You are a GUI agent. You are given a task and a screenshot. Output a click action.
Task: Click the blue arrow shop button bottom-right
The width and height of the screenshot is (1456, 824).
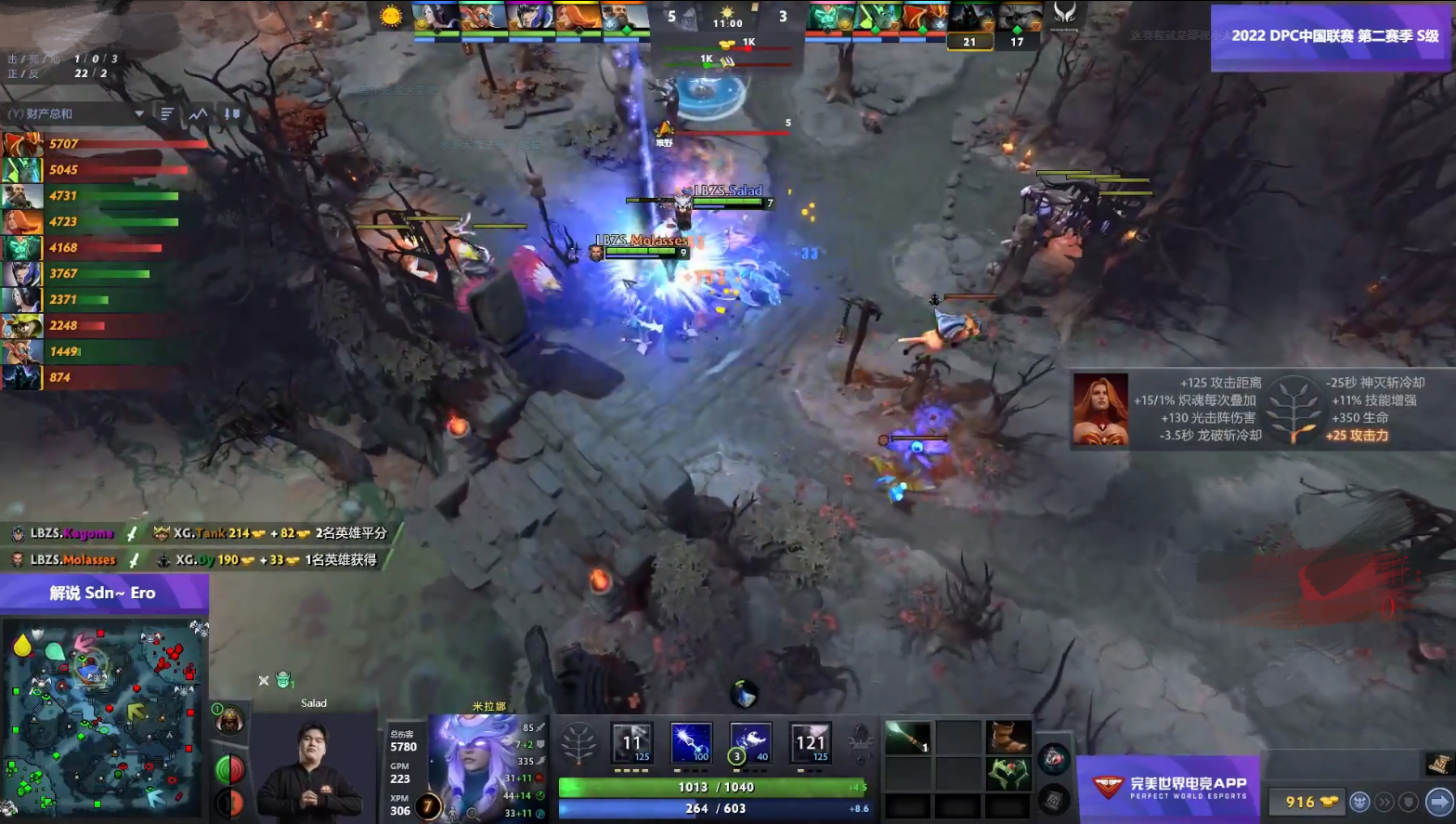[1434, 800]
